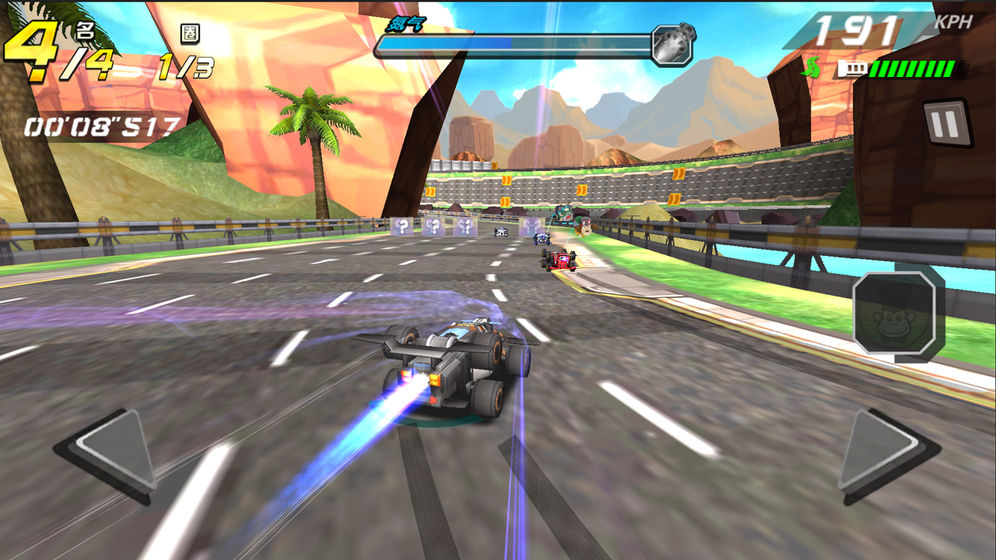Steer right with the right arrow
Viewport: 996px width, 560px height.
(x=884, y=454)
